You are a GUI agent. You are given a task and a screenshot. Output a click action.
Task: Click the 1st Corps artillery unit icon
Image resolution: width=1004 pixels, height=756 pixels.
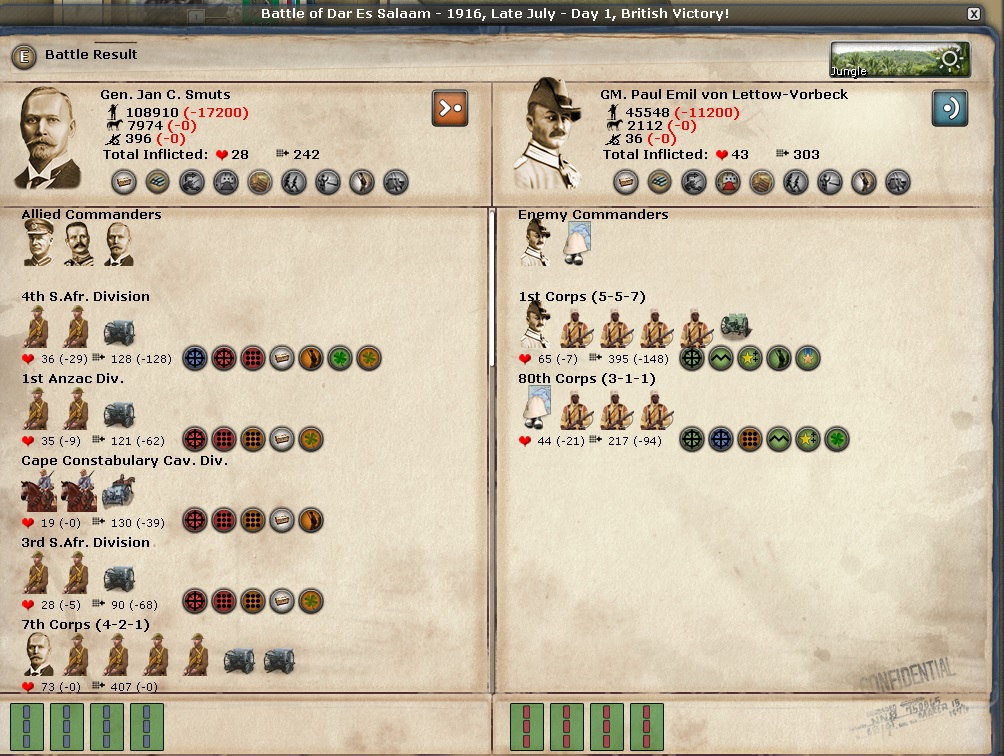click(736, 327)
